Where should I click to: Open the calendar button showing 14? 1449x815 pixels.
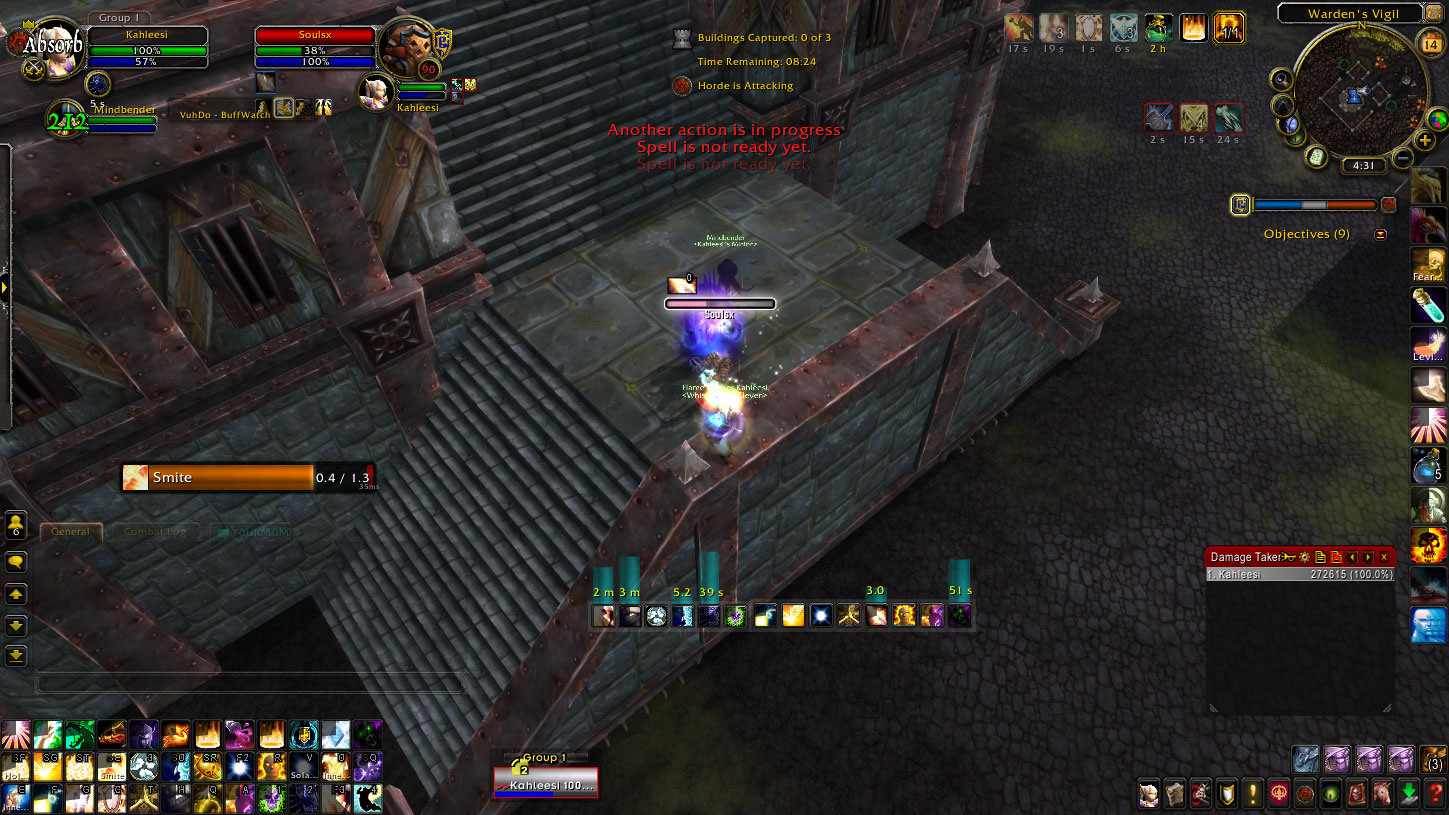pos(1429,43)
